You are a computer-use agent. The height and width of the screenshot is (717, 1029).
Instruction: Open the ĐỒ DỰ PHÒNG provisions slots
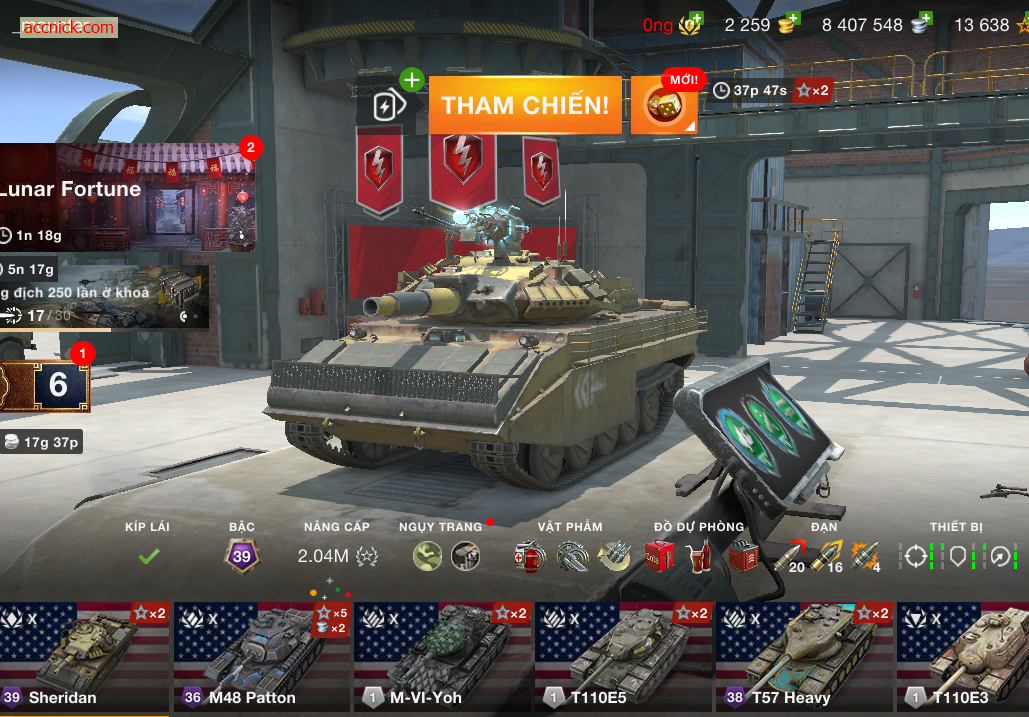click(700, 556)
